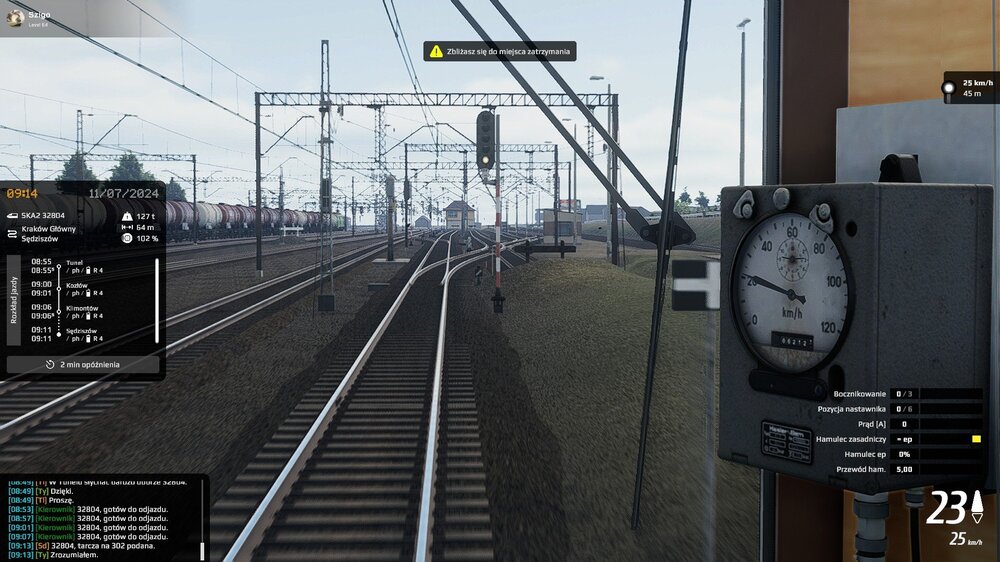The image size is (1000, 562).
Task: Click the timetable panel scrollbar
Action: (157, 300)
